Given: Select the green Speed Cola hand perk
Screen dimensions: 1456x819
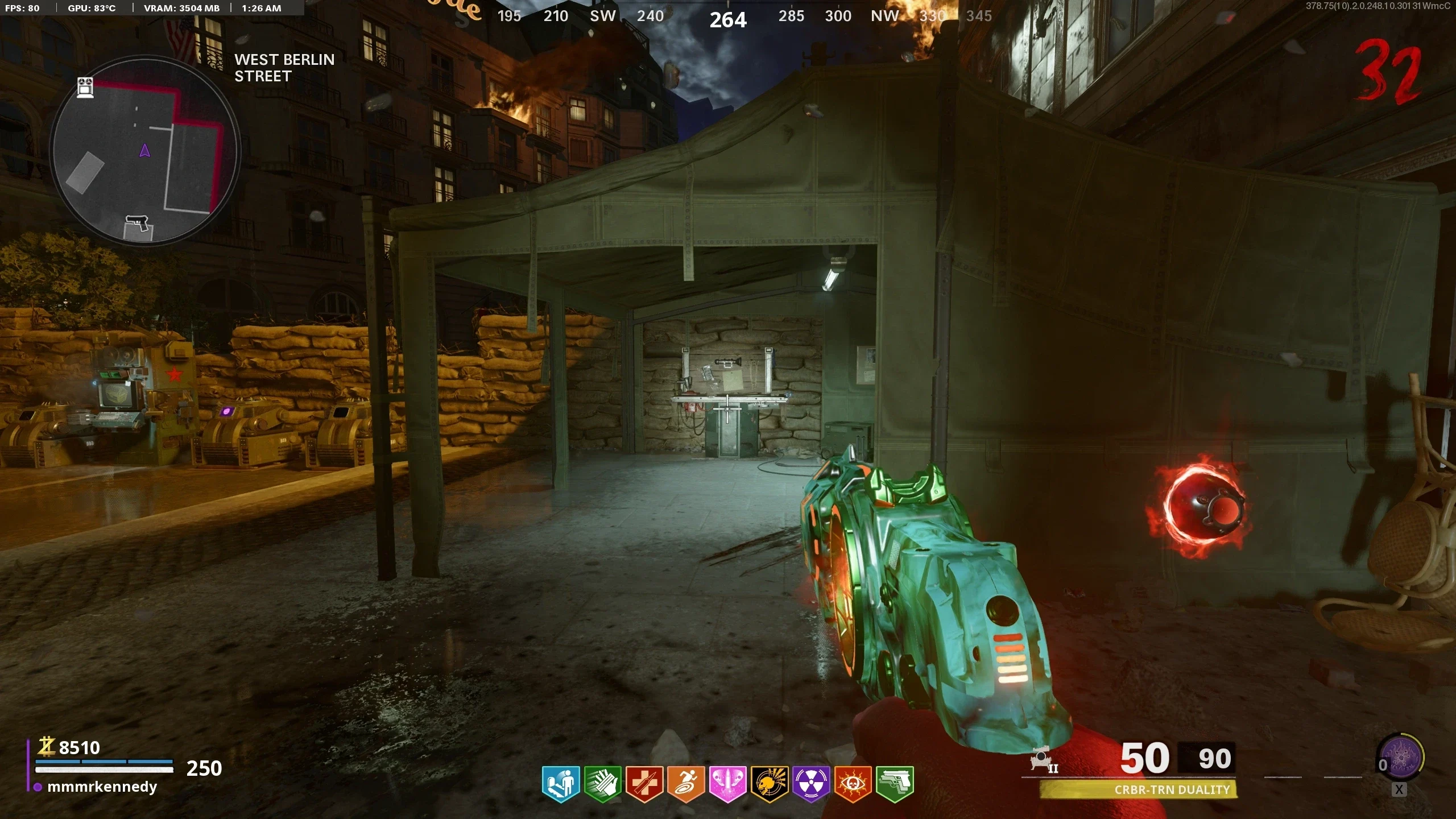Looking at the screenshot, I should (x=603, y=784).
